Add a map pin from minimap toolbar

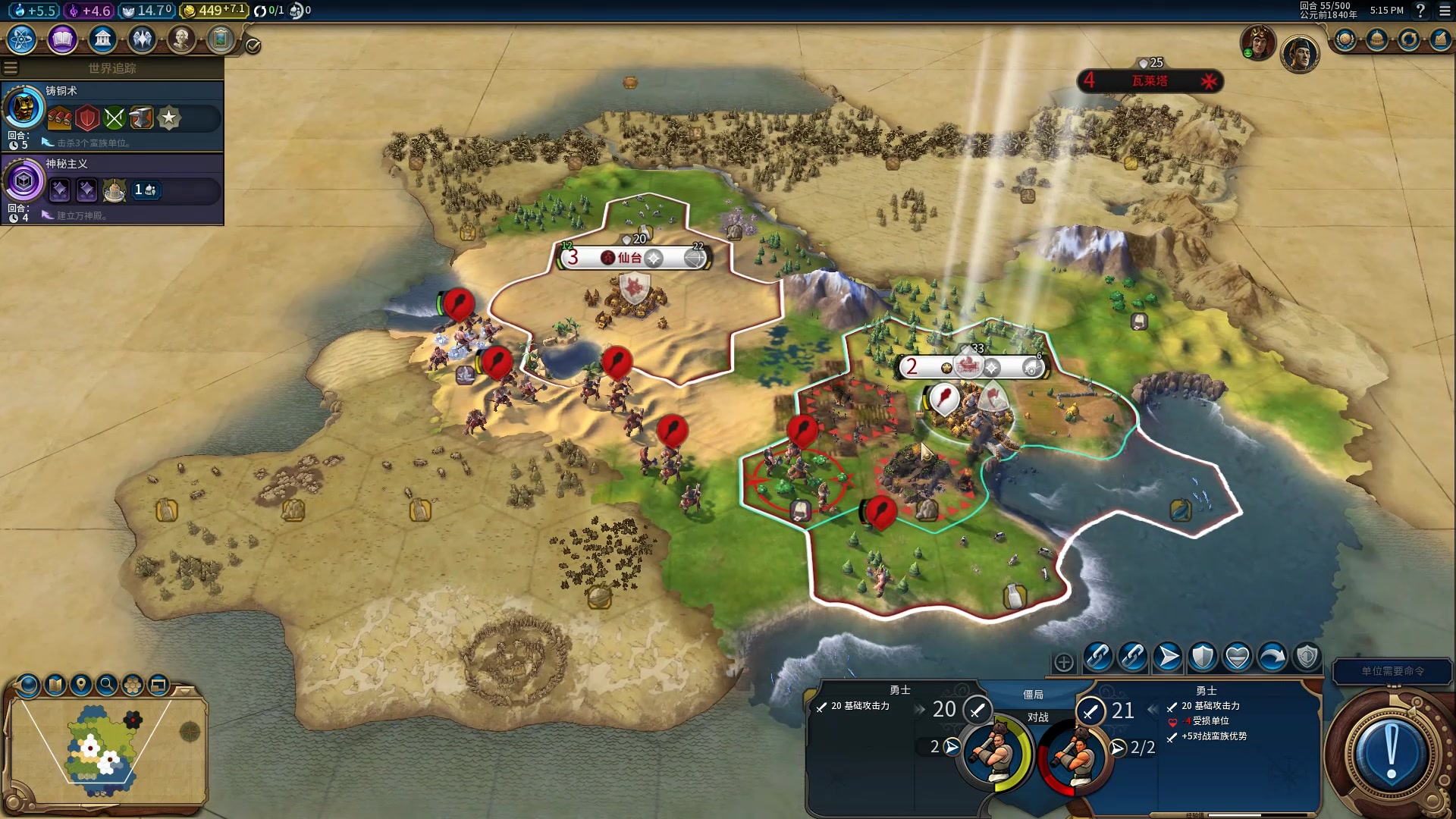(81, 685)
